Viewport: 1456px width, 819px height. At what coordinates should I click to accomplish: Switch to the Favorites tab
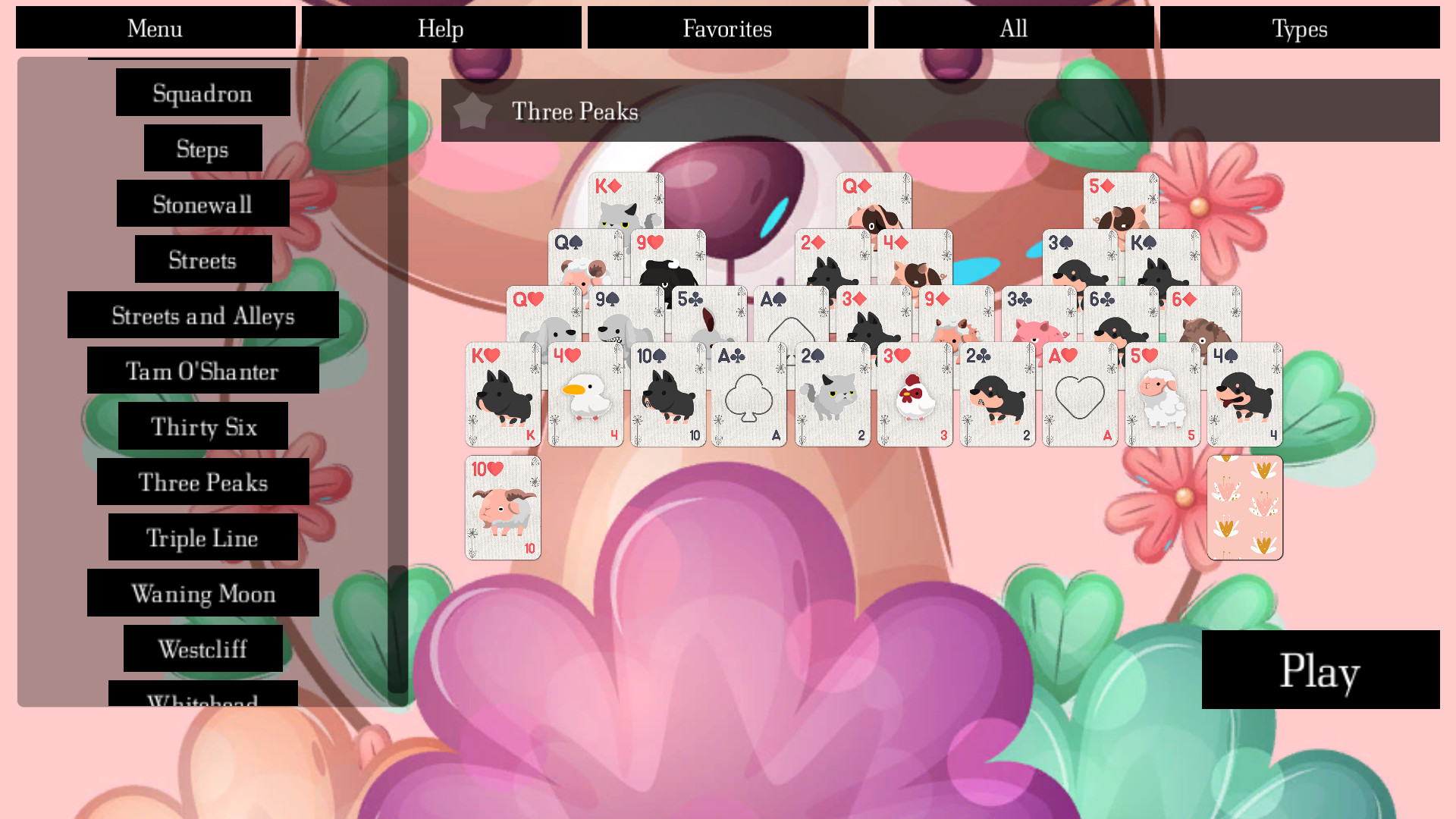pyautogui.click(x=726, y=27)
